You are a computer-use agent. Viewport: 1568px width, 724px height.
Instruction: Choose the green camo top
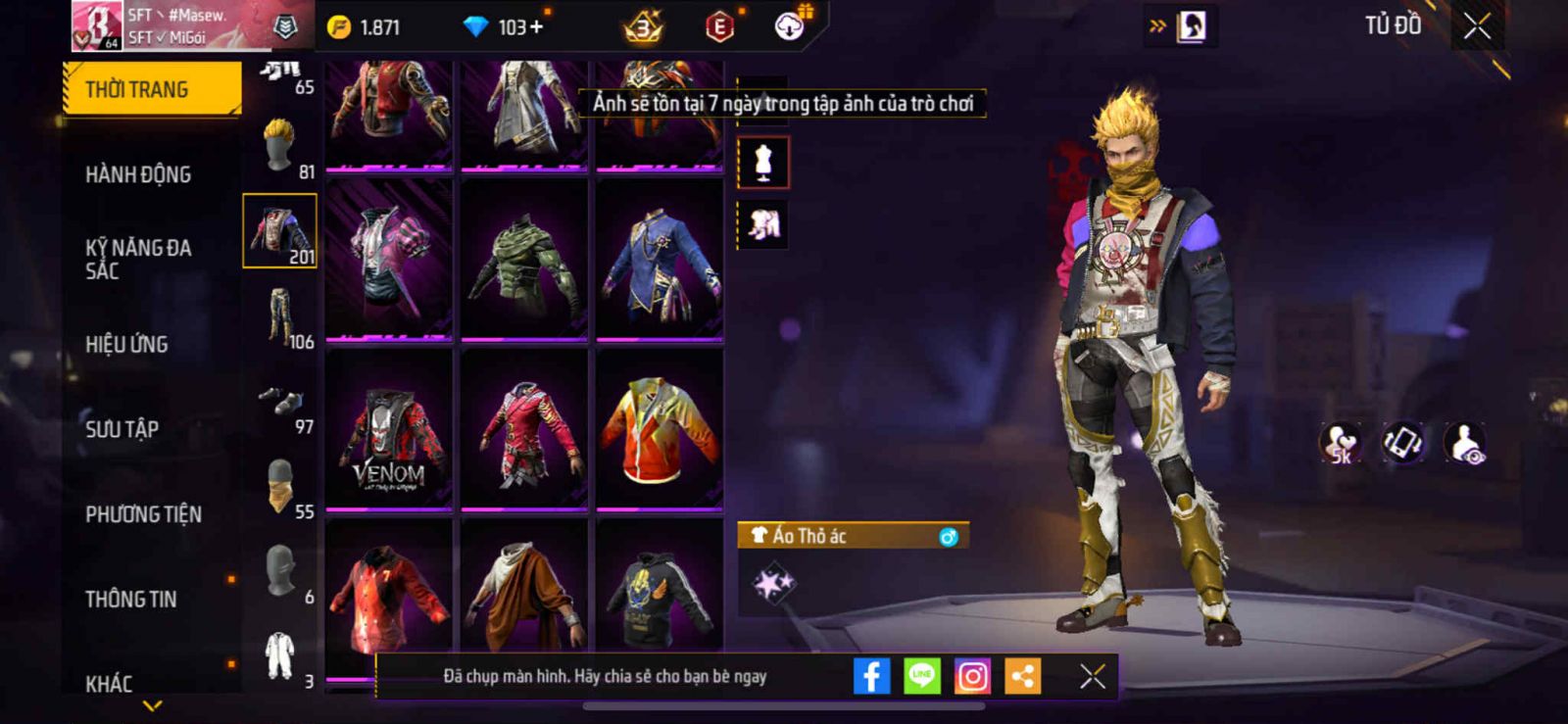523,260
